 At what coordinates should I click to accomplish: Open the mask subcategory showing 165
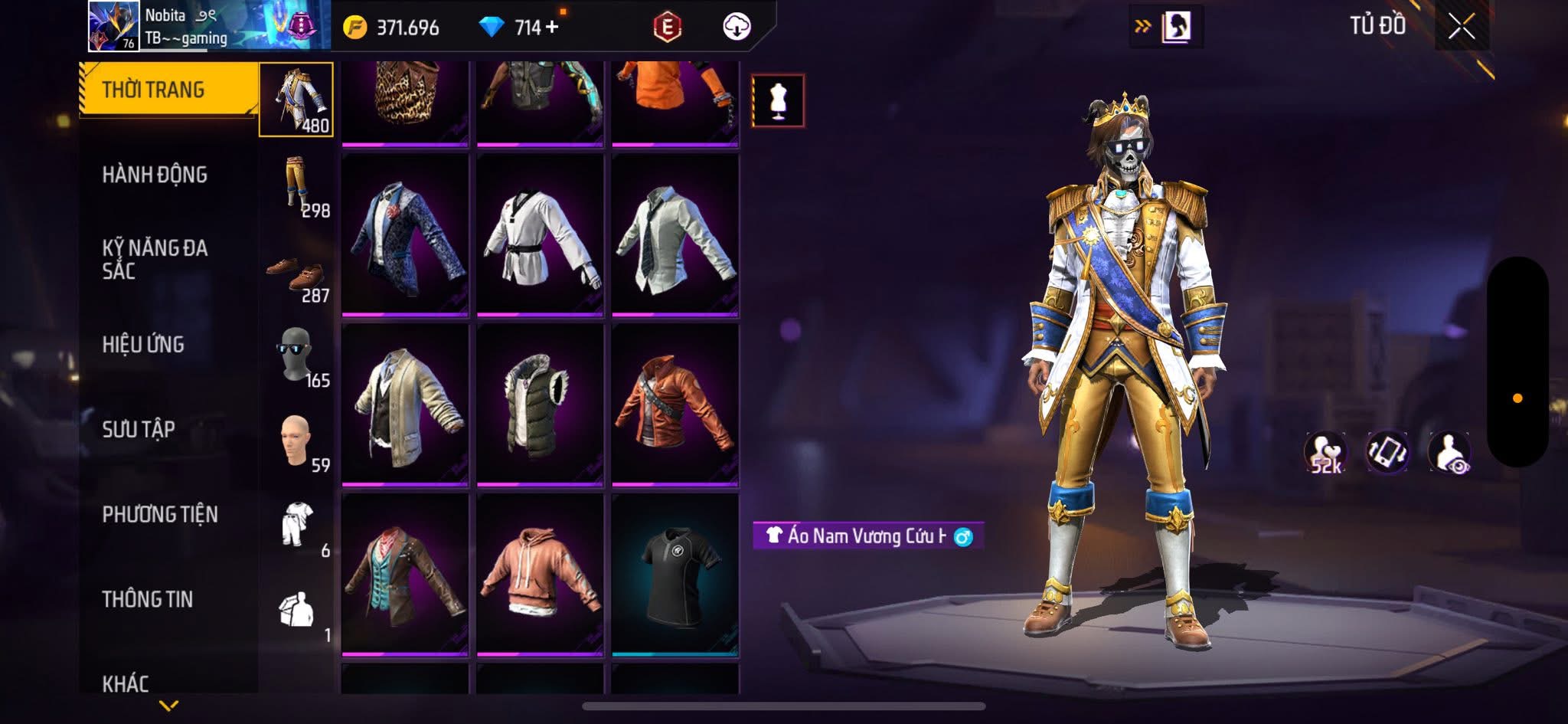pos(297,355)
